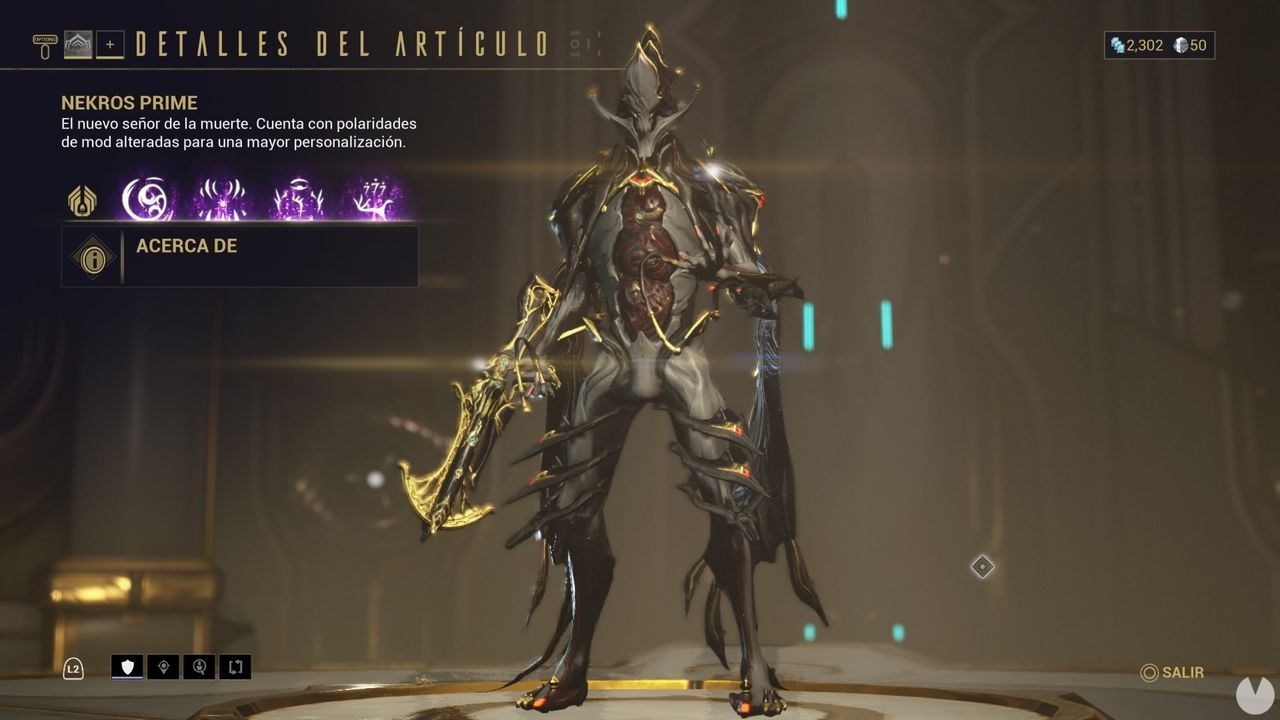Click the platinum currency icon showing 2,302
The height and width of the screenshot is (720, 1280).
point(1116,44)
